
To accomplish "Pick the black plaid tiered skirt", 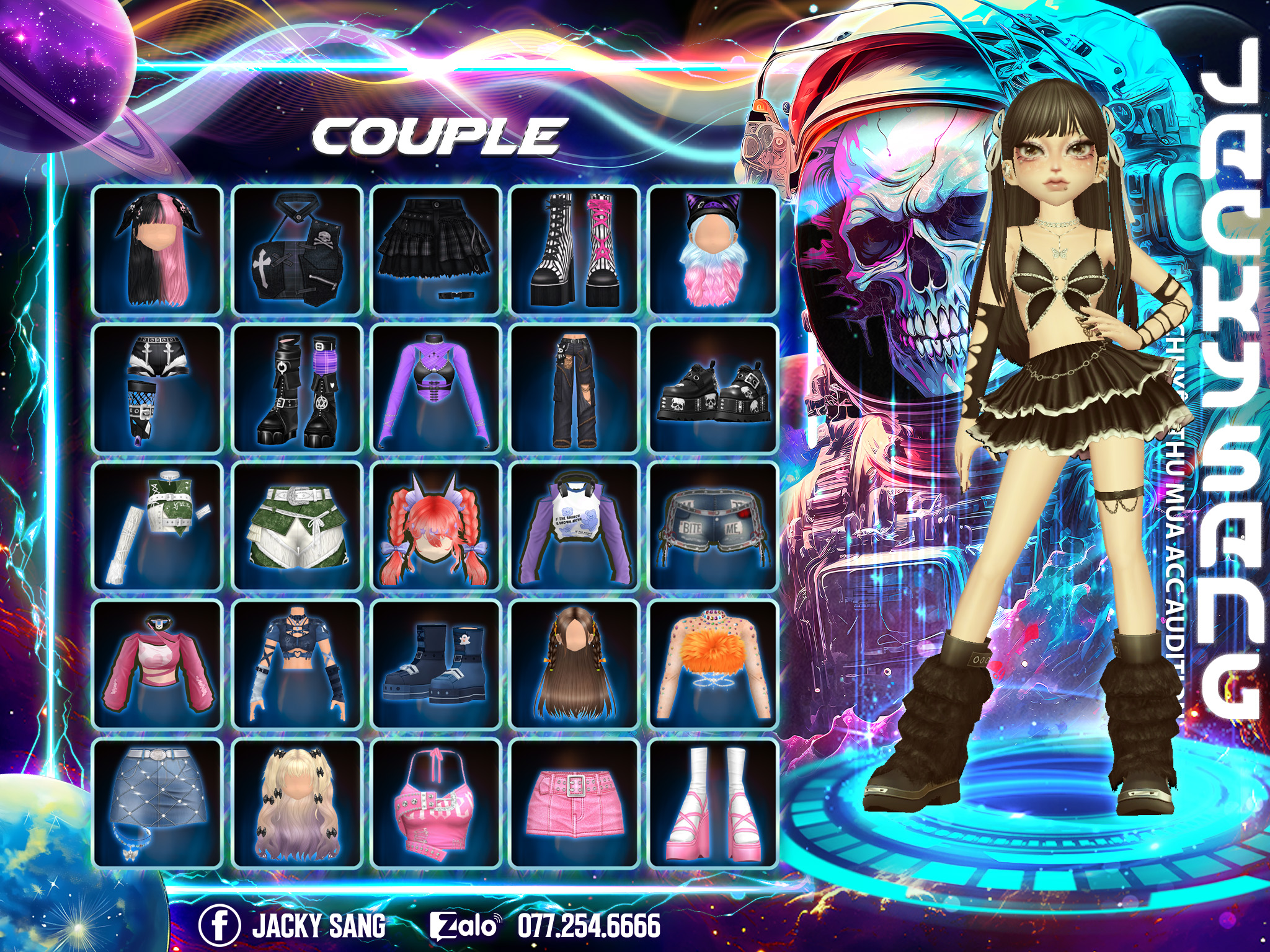I will [x=435, y=250].
